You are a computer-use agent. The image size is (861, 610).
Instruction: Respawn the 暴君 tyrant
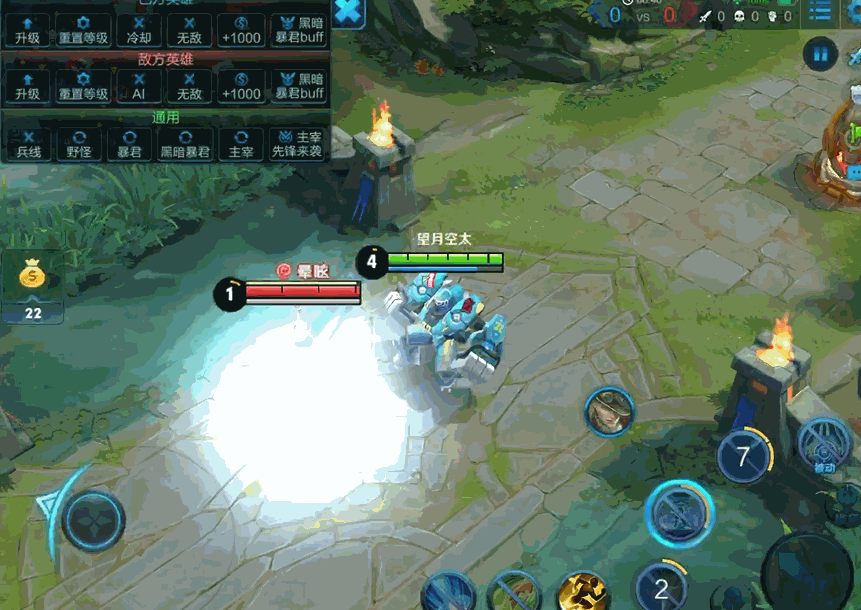[130, 145]
